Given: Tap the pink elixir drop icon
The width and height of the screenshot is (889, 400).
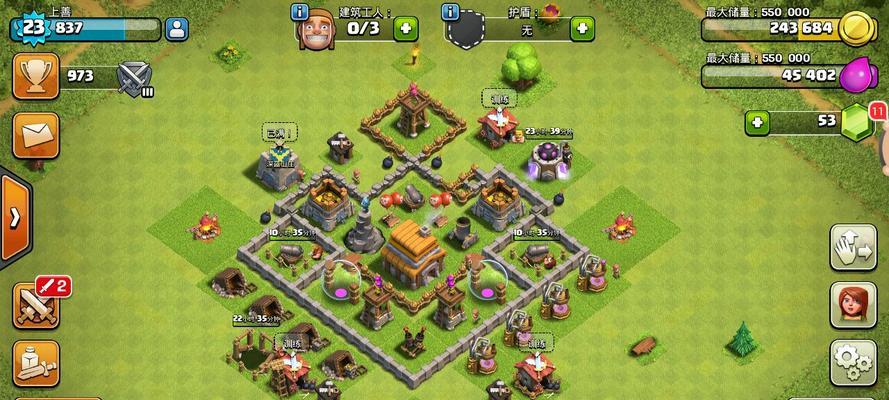Looking at the screenshot, I should click(x=857, y=74).
